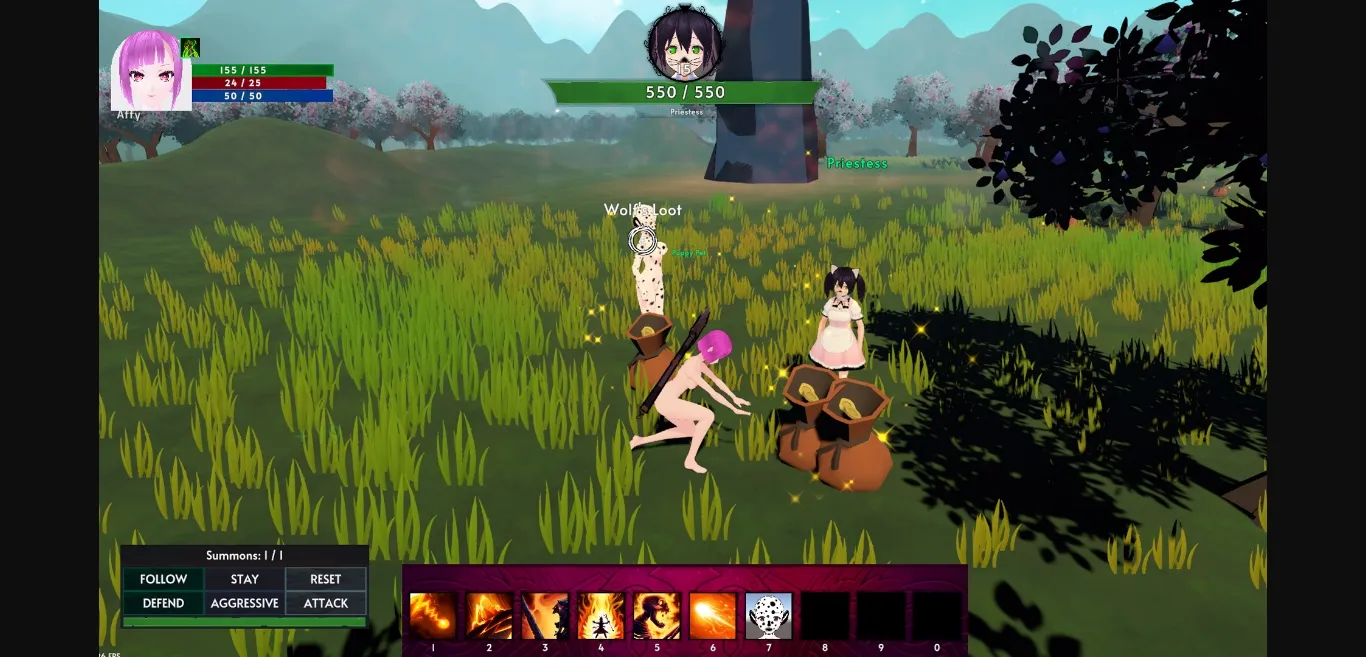Set the summon to Follow
This screenshot has width=1366, height=657.
point(163,579)
